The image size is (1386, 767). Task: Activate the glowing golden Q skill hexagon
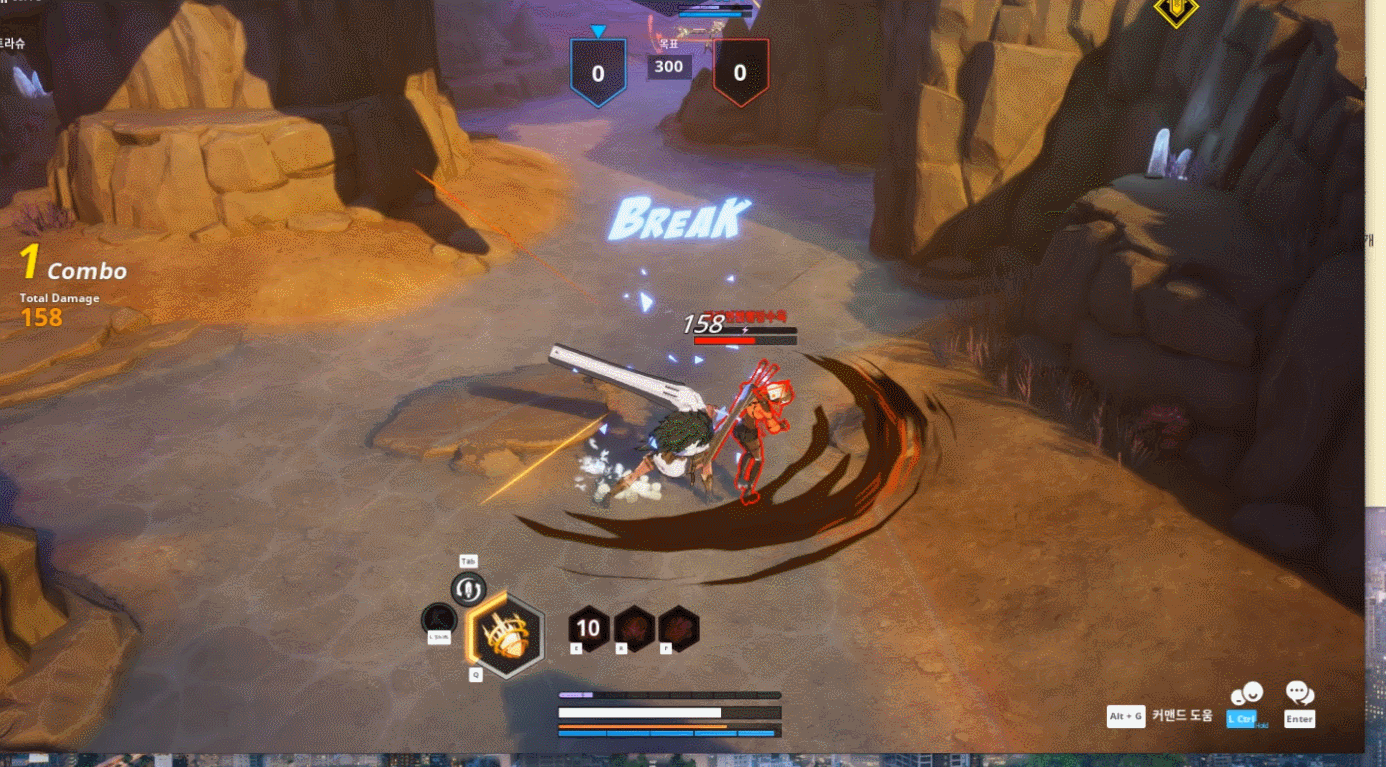point(505,633)
